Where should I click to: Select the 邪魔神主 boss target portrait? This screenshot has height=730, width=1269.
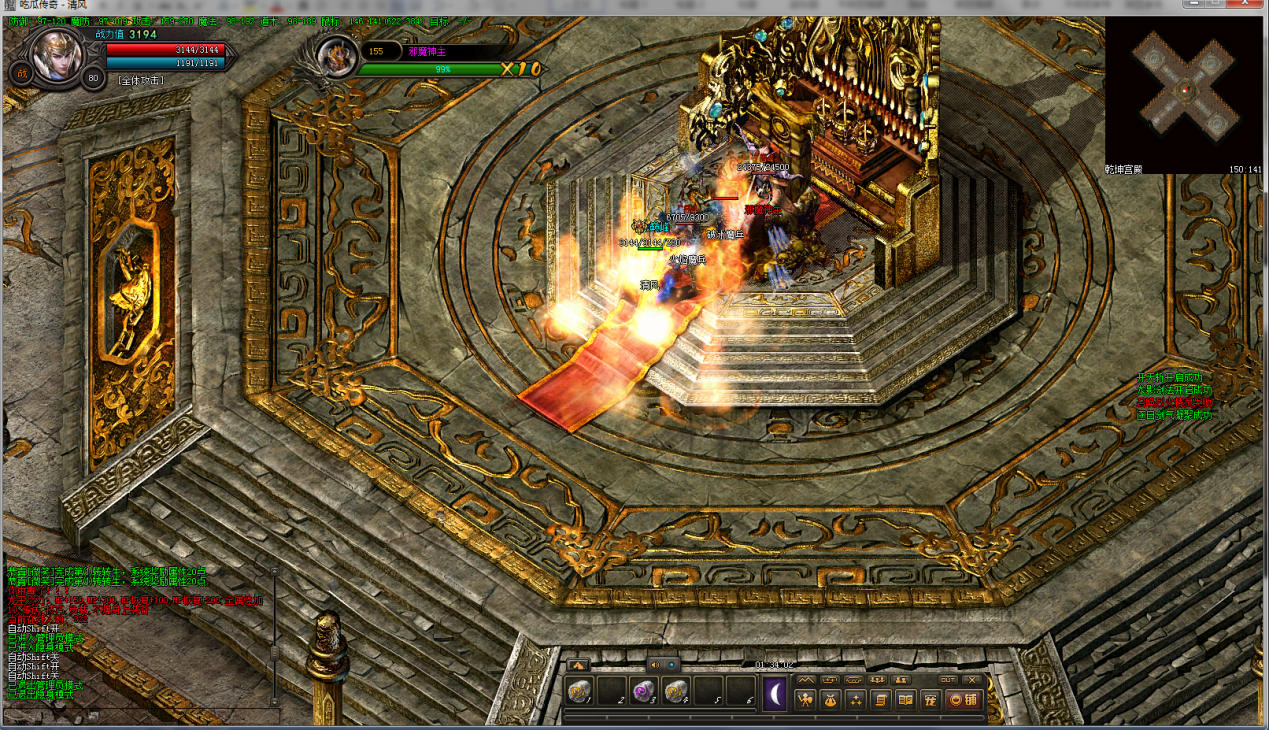point(338,57)
